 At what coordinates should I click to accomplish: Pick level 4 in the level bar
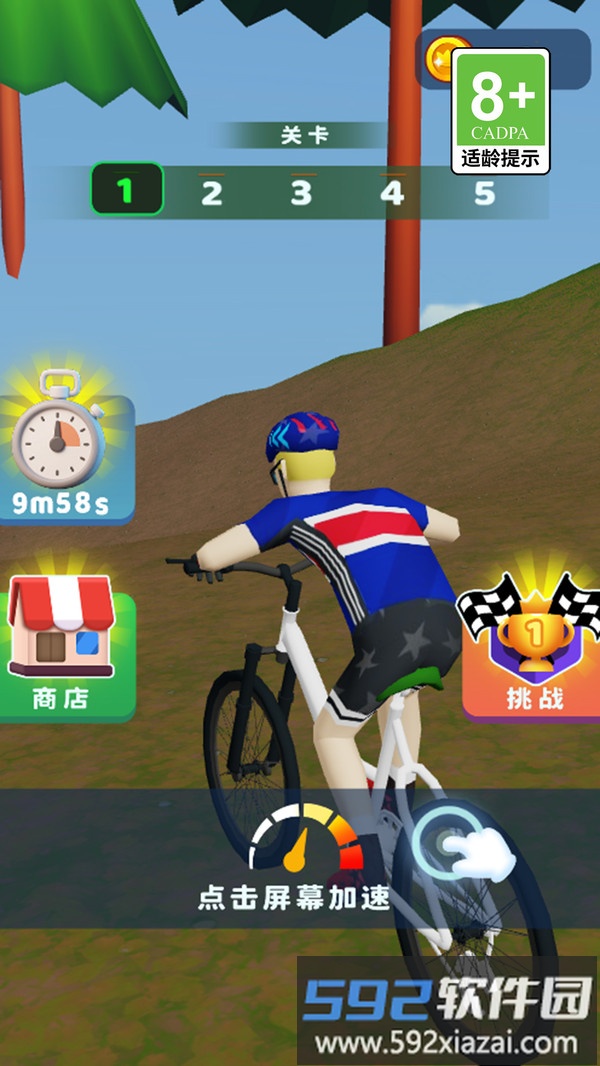(x=392, y=192)
